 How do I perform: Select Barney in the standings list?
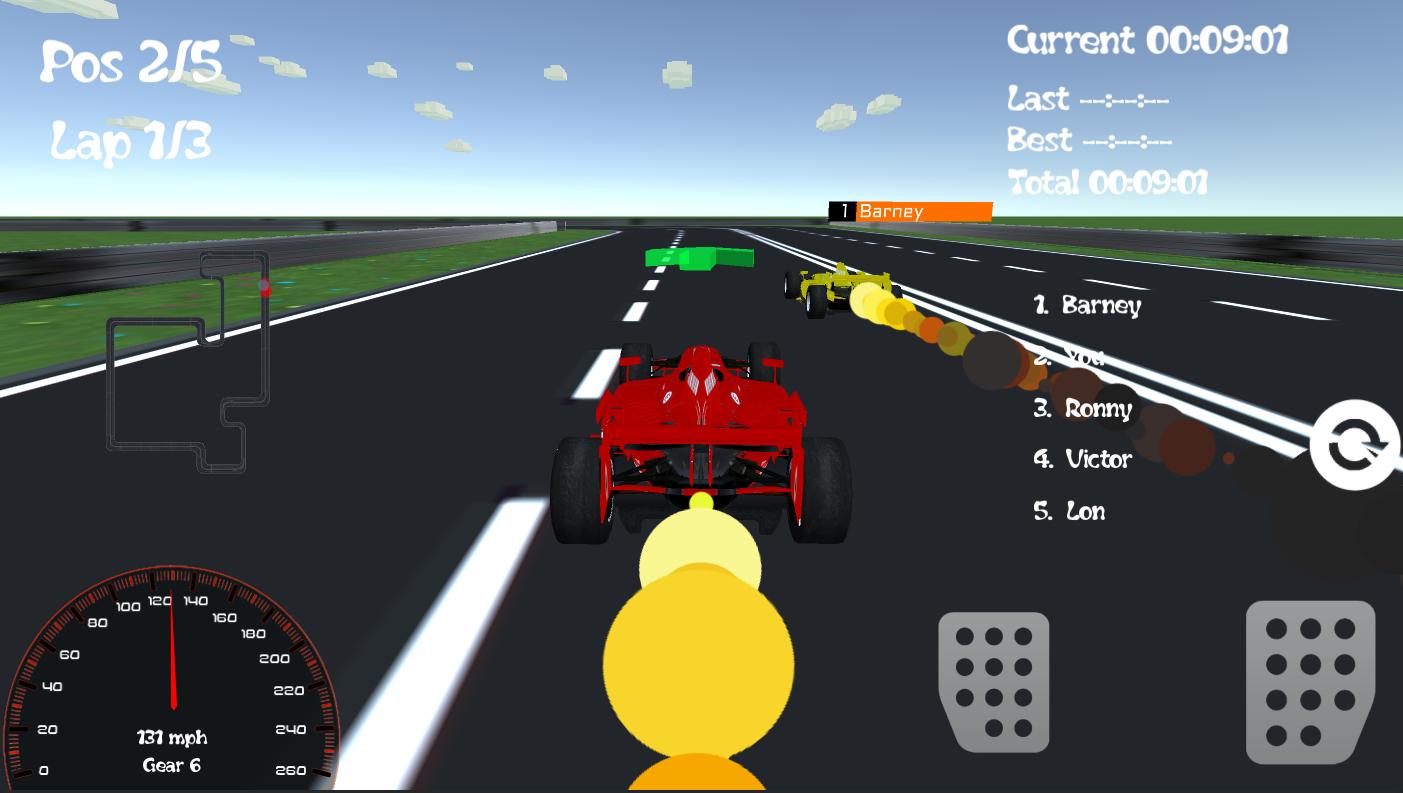click(x=1089, y=307)
